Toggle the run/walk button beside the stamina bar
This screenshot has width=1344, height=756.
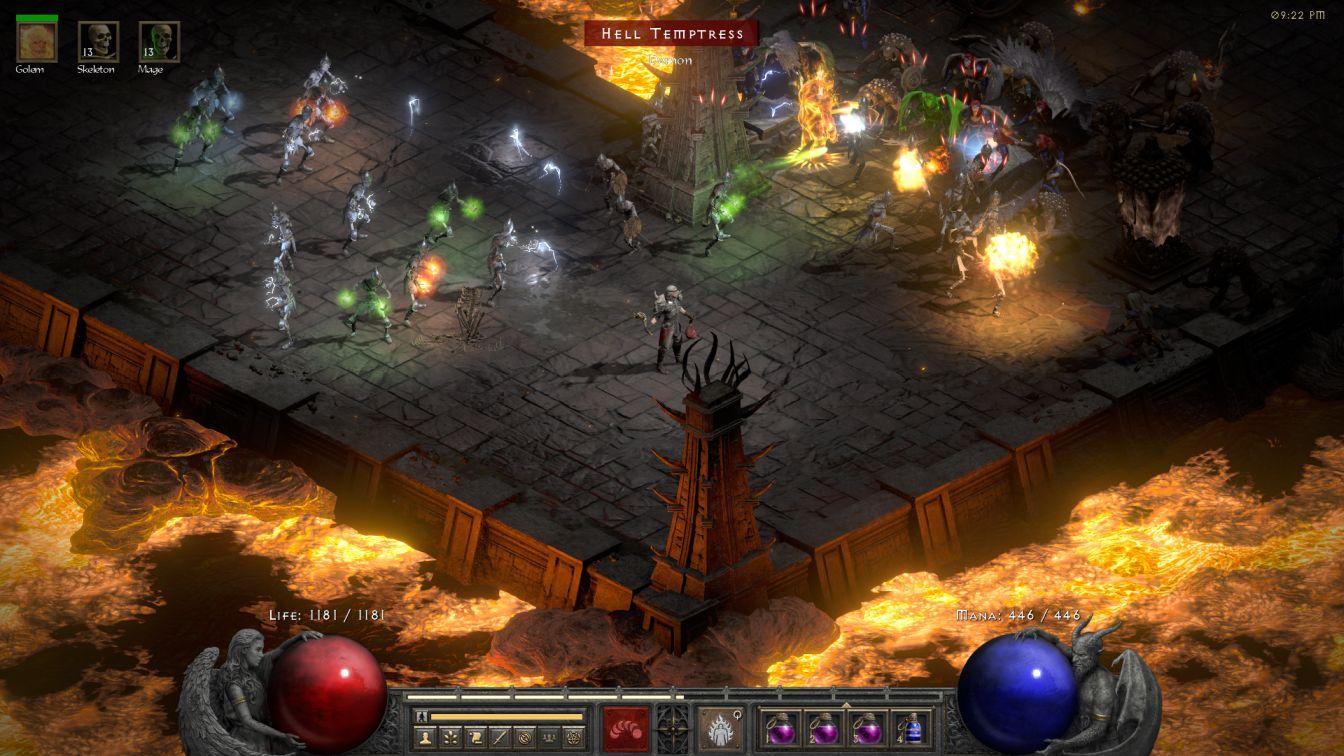click(x=421, y=716)
